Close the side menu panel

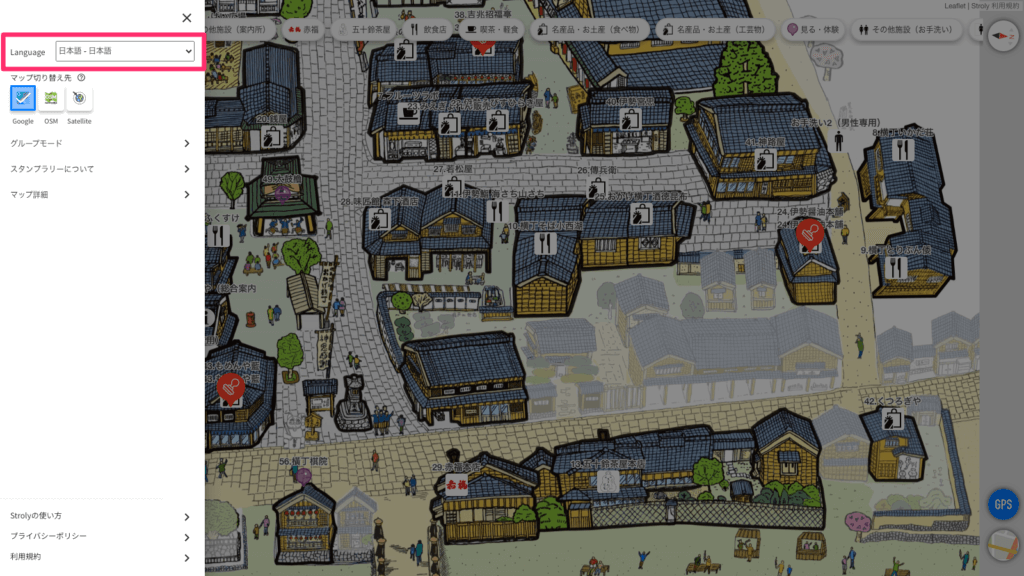click(187, 18)
